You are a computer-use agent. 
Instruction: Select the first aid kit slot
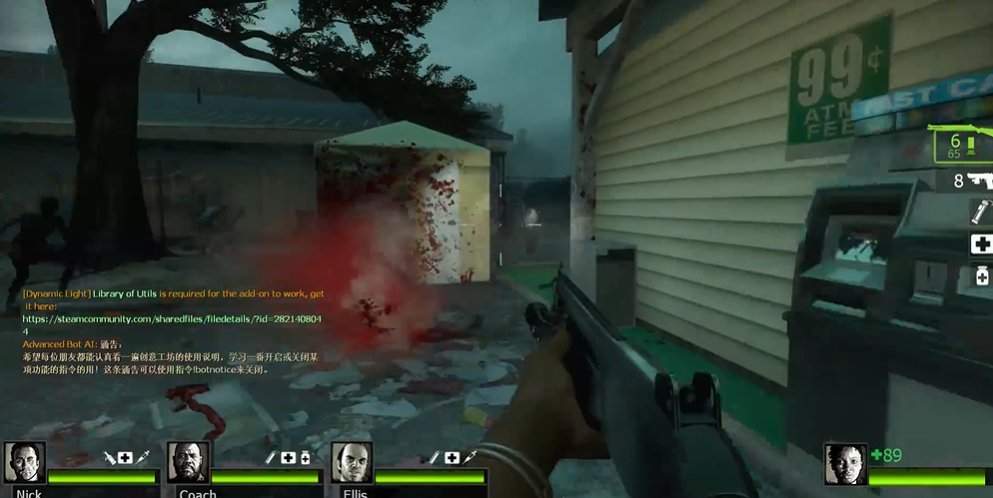[981, 244]
